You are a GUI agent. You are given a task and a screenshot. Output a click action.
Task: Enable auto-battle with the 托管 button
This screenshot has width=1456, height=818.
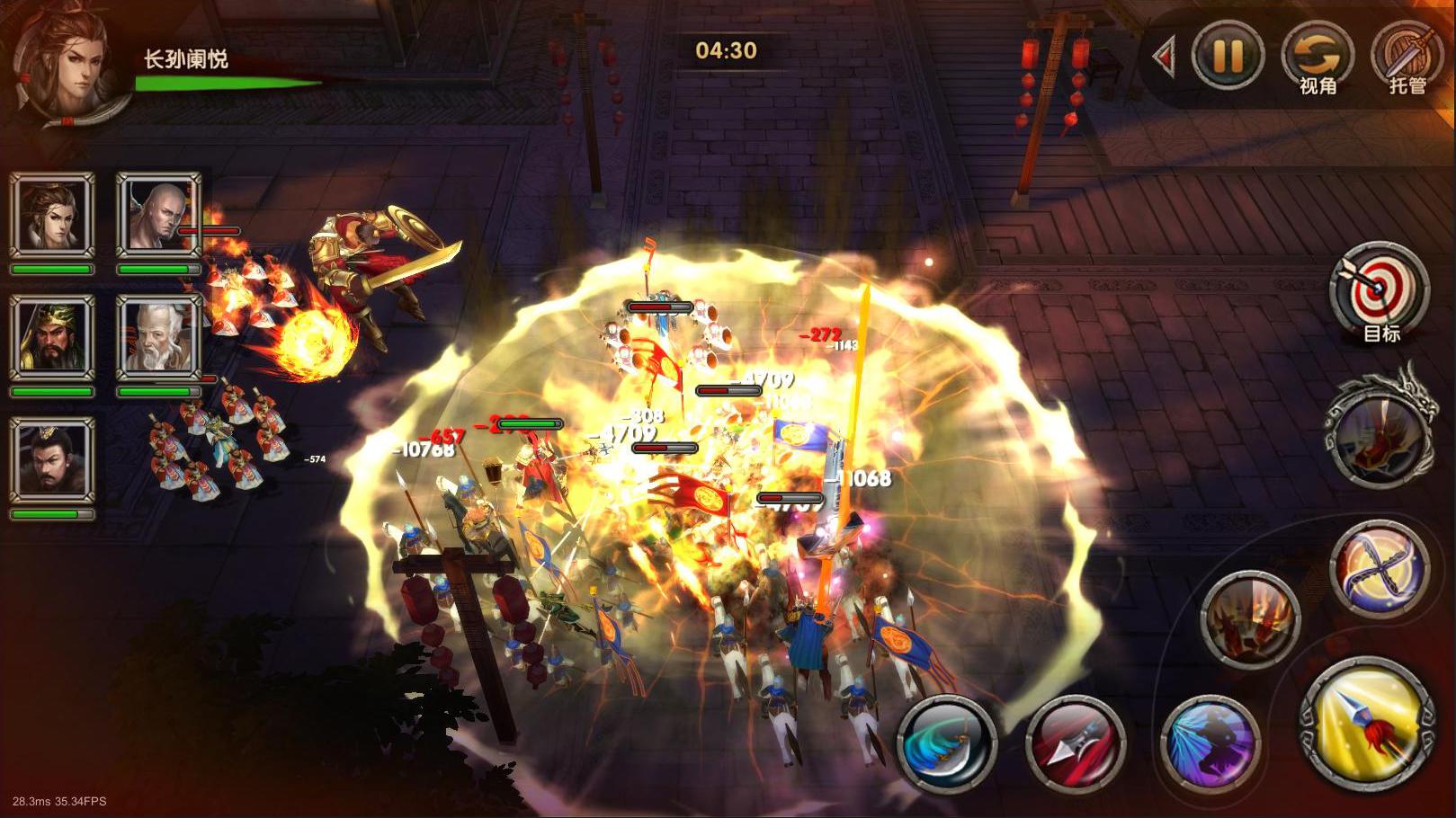pyautogui.click(x=1406, y=56)
